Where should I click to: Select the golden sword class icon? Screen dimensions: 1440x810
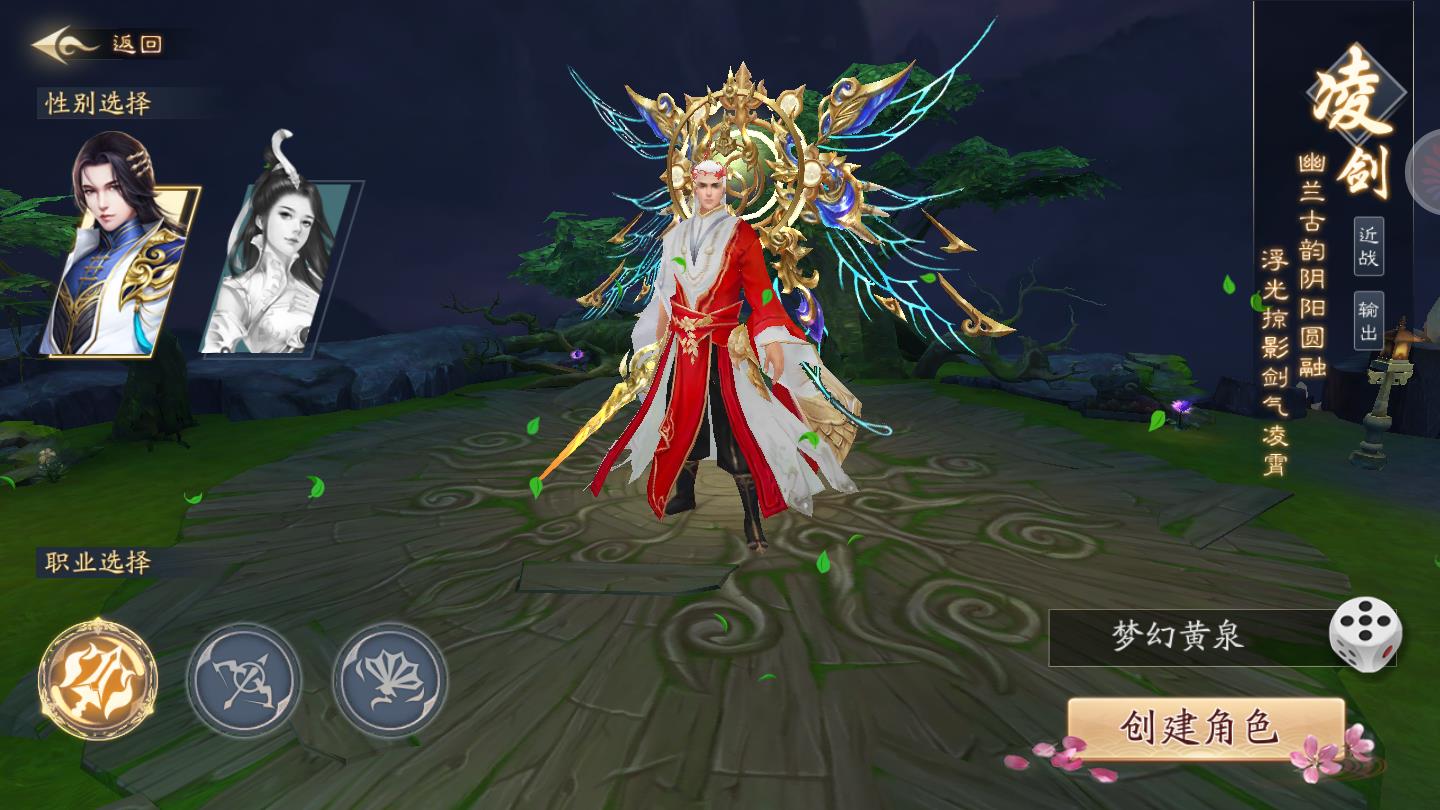[98, 680]
